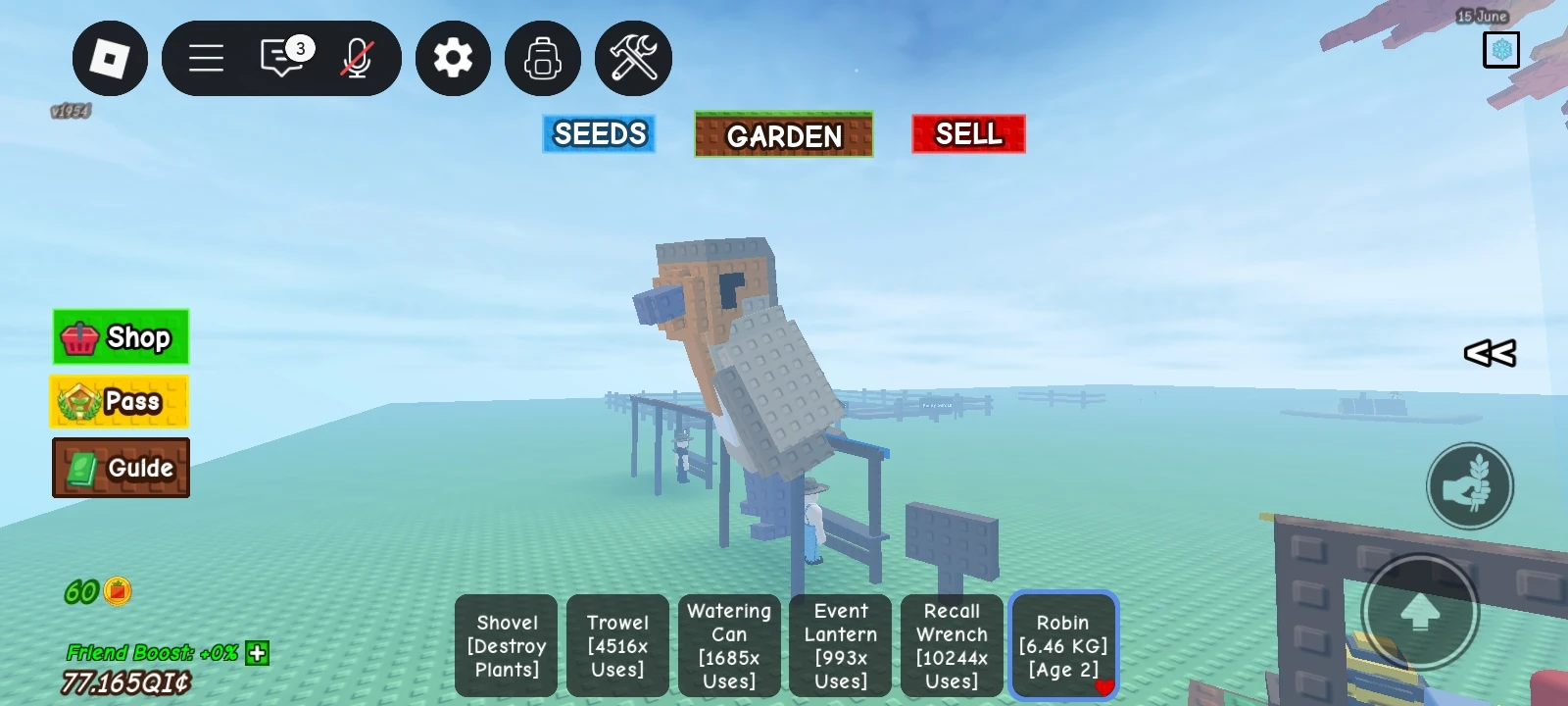
Task: Switch to the GARDEN tab
Action: (783, 135)
